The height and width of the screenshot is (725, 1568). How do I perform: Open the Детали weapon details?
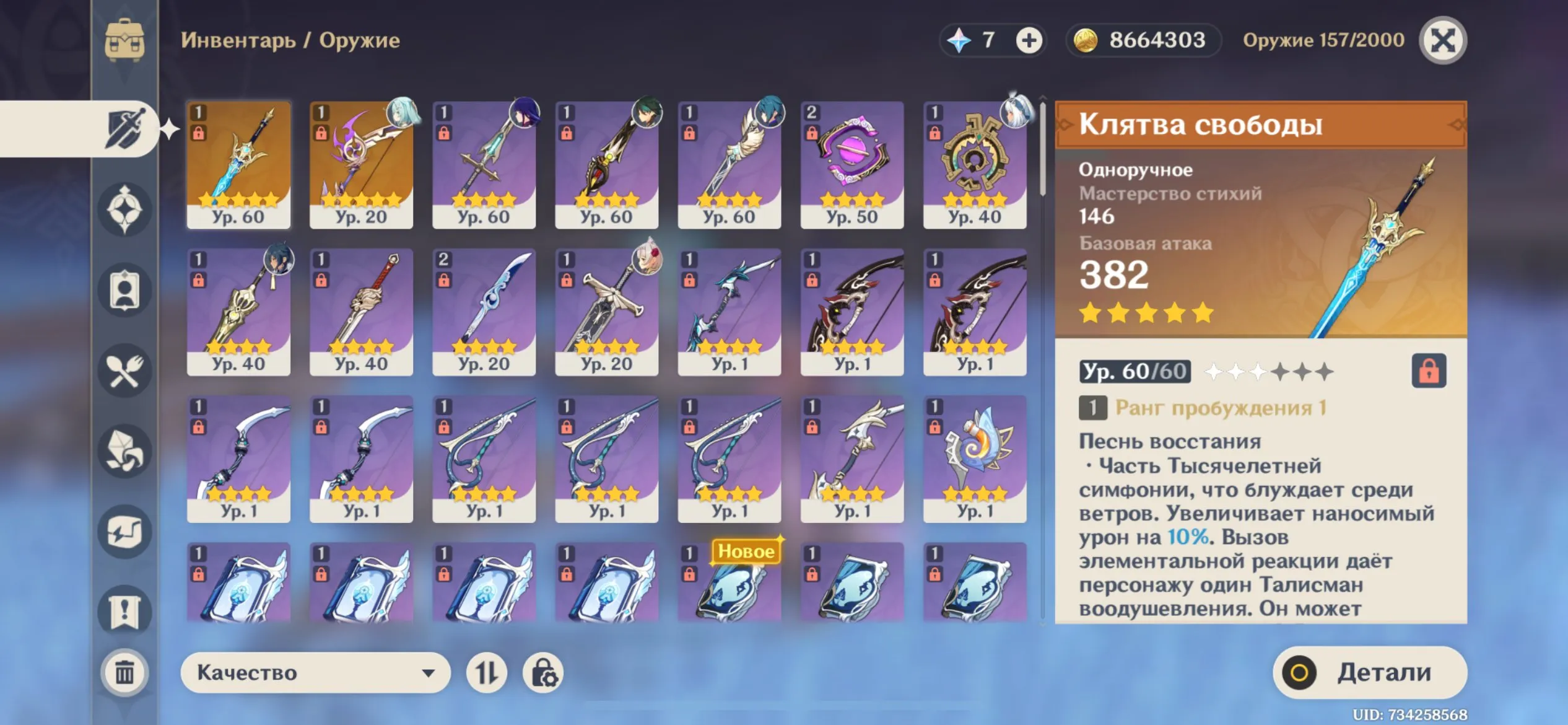coord(1369,672)
